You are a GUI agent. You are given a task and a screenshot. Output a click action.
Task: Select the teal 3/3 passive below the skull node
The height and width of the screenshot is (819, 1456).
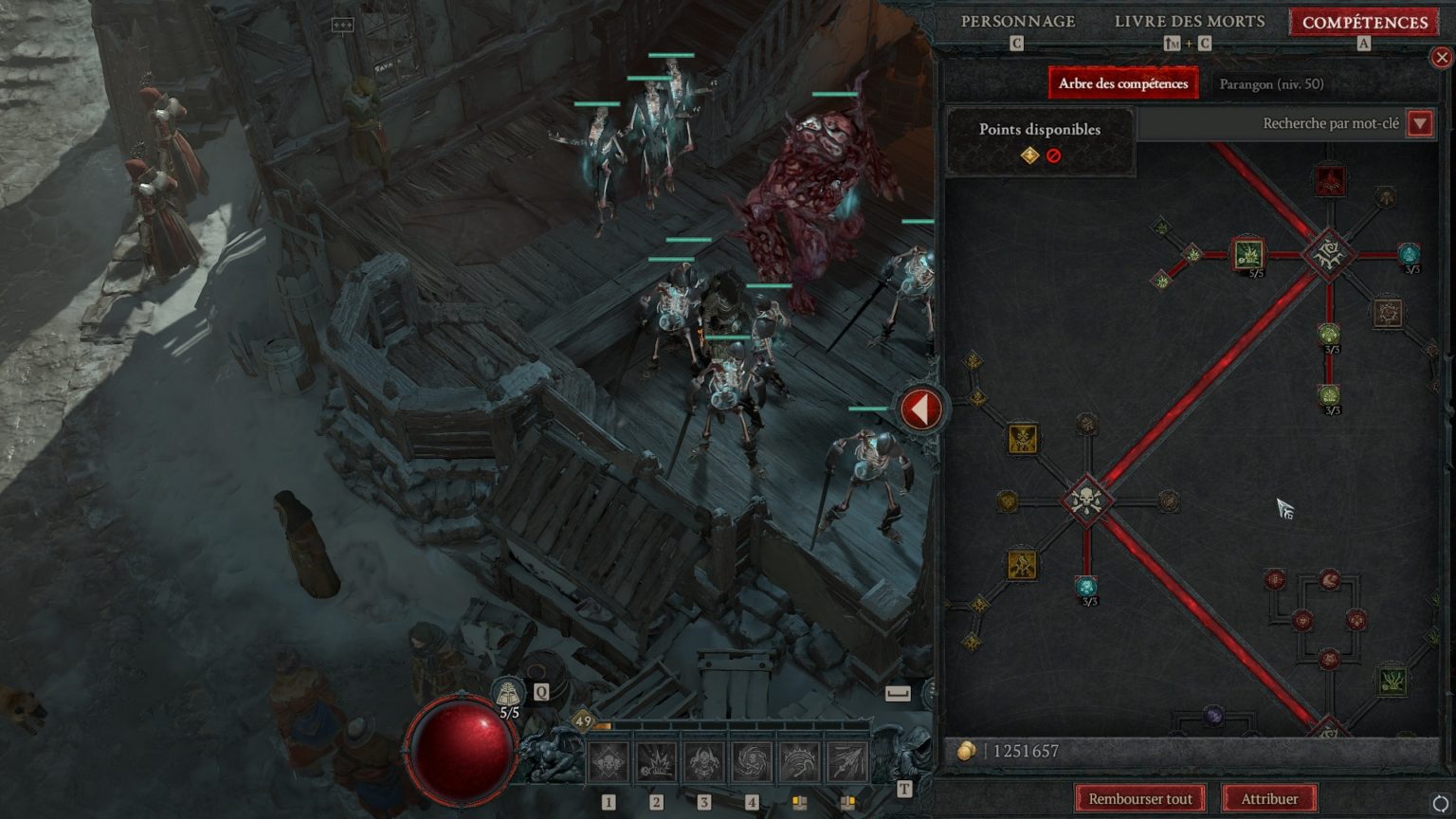[x=1086, y=587]
